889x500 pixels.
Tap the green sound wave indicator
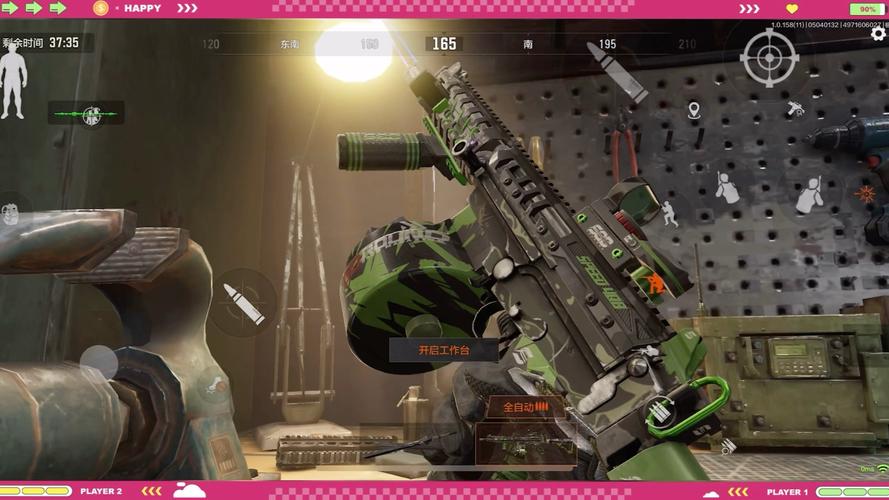tap(86, 113)
